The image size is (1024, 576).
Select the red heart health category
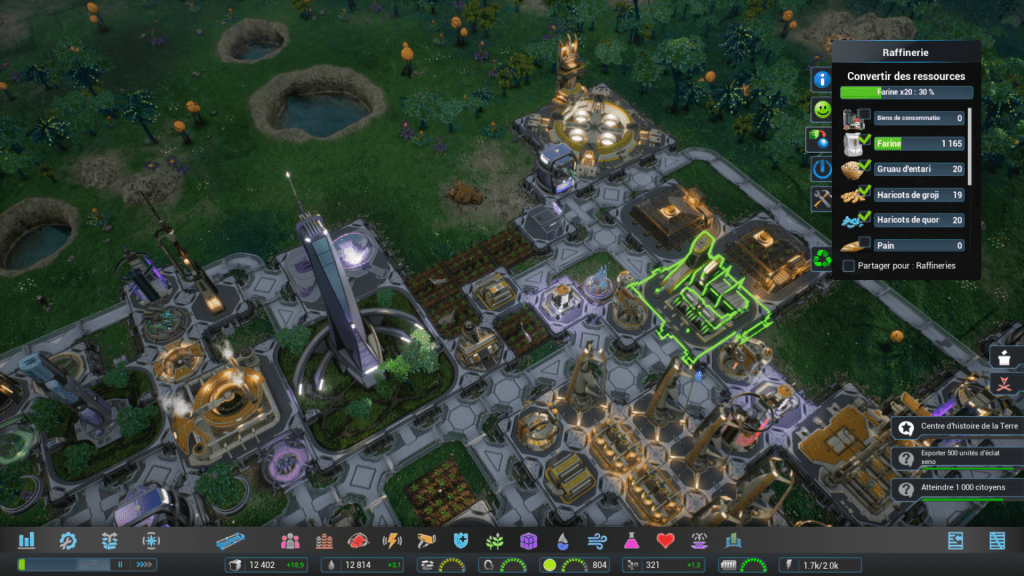pos(666,541)
